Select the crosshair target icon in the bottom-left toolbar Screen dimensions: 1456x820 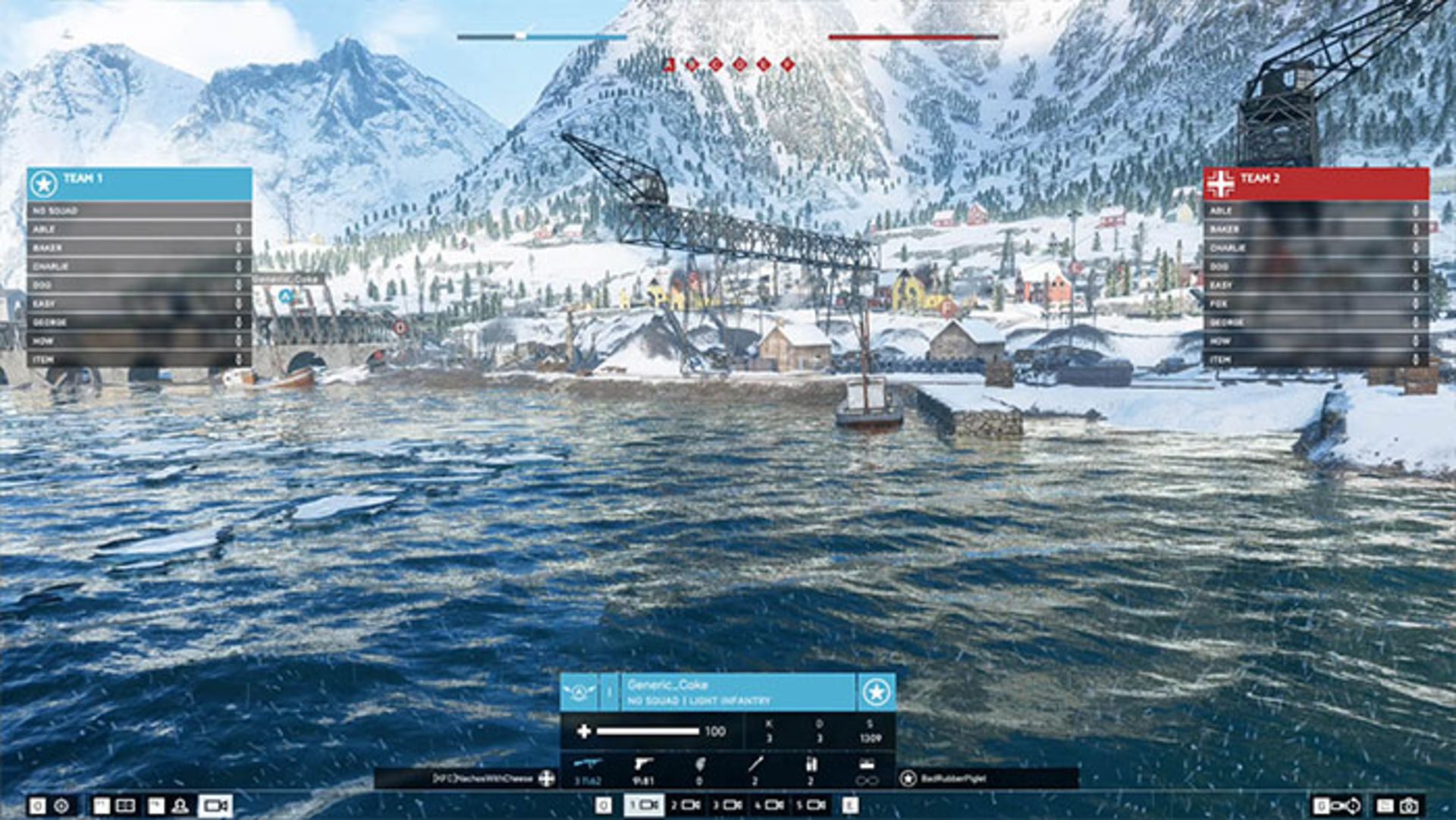tap(61, 806)
